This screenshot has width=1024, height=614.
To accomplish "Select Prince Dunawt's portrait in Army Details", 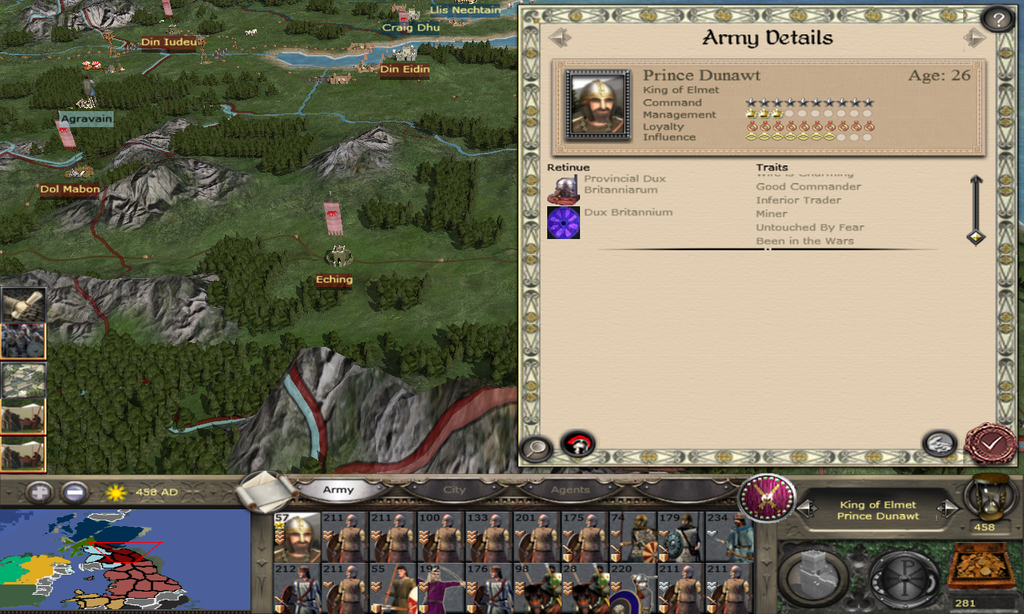I will [x=598, y=104].
